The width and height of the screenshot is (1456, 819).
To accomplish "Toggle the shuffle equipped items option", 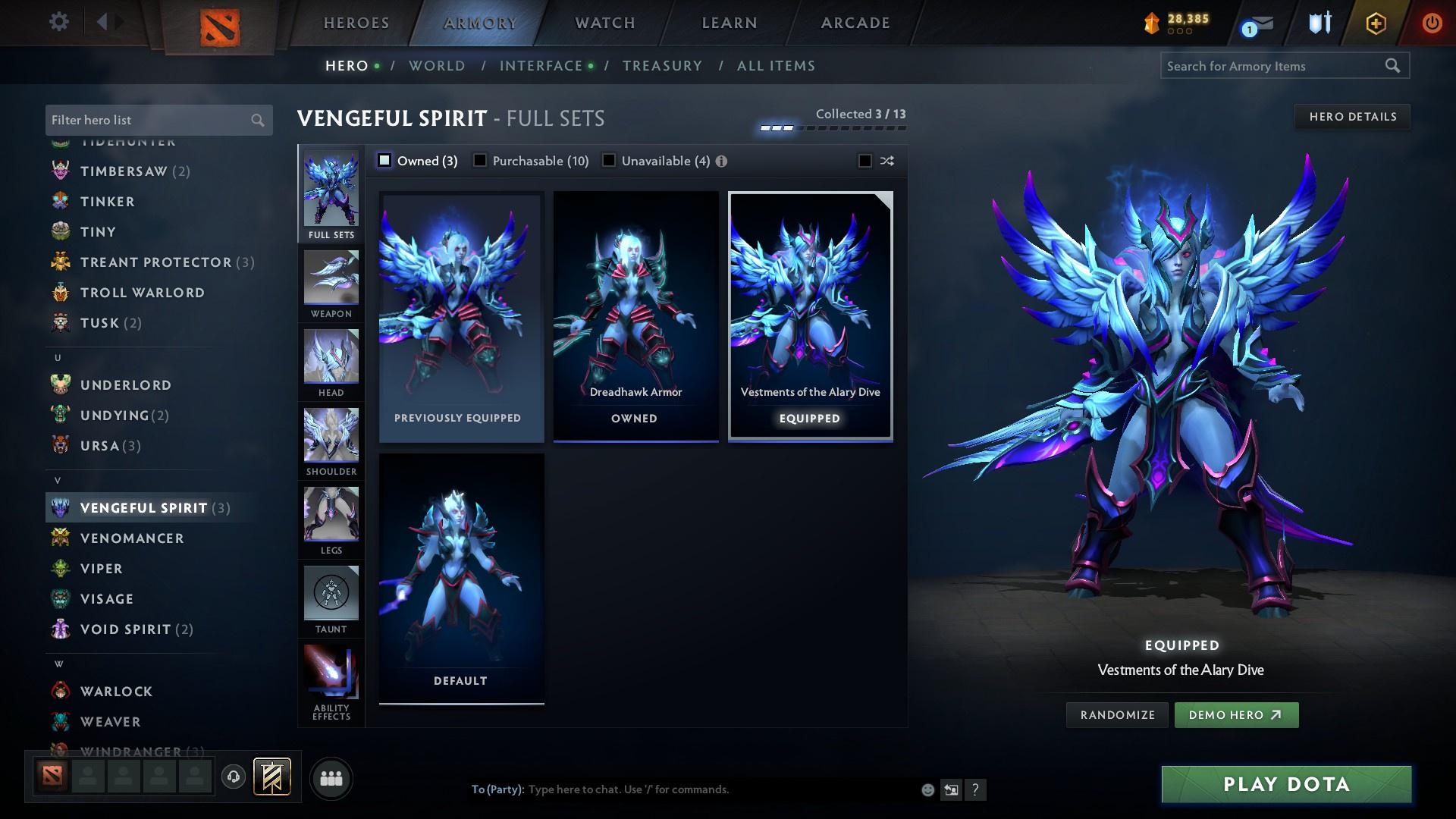I will pos(863,160).
